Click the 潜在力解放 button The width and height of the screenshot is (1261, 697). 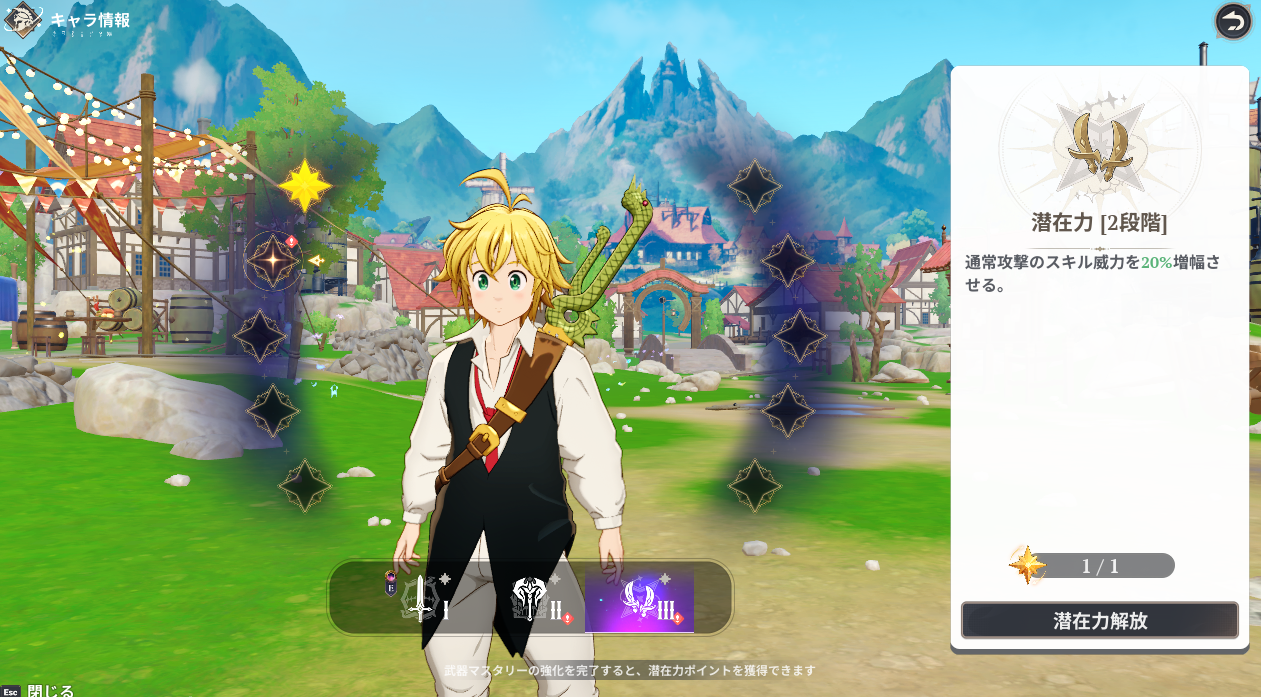pyautogui.click(x=1099, y=620)
